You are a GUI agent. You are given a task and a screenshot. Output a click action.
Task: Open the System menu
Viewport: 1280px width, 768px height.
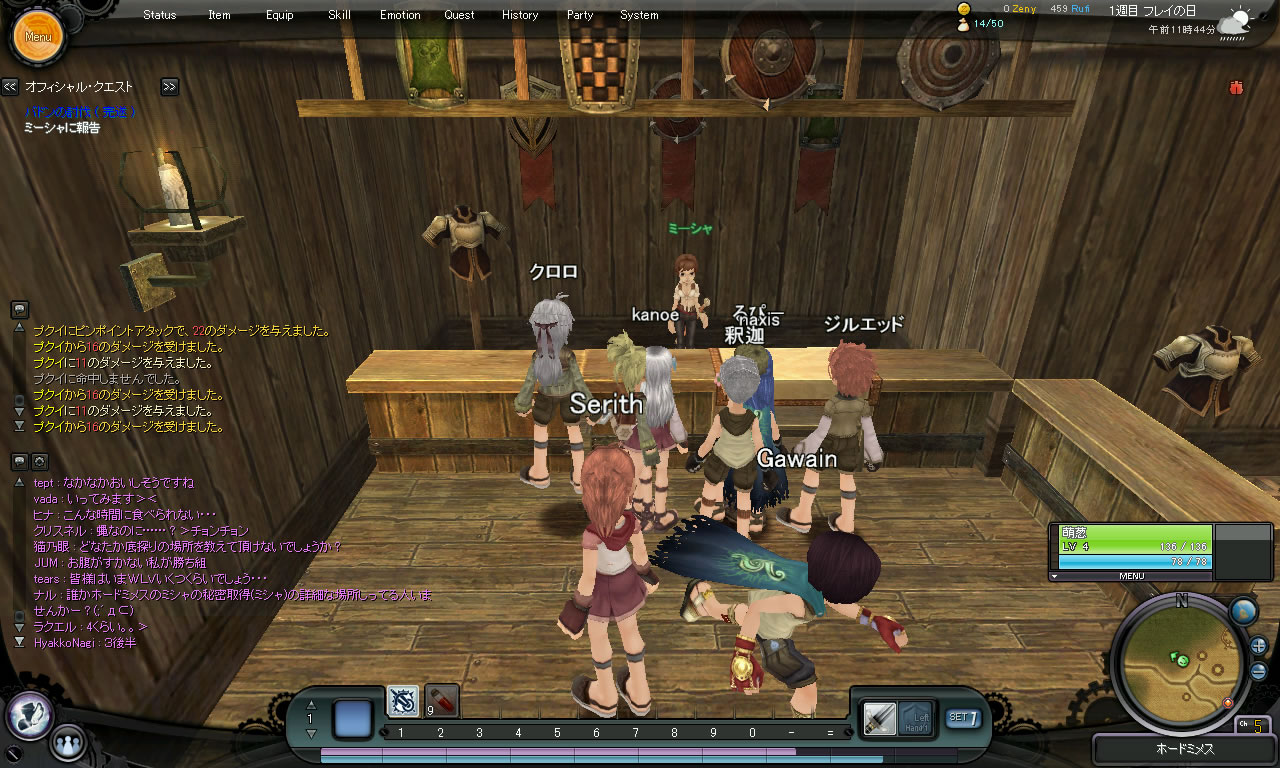pyautogui.click(x=639, y=15)
